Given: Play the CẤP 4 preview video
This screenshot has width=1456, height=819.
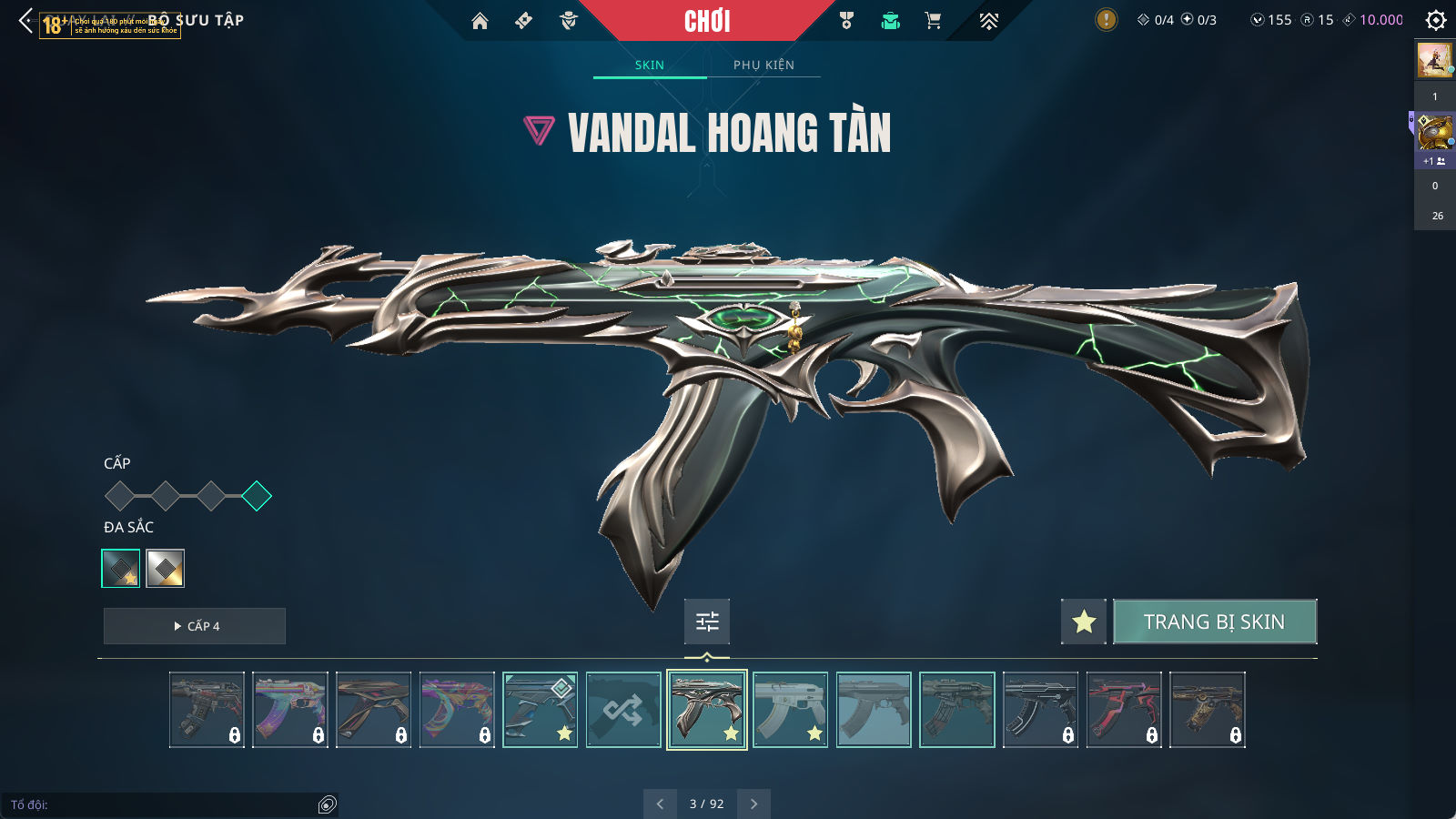Looking at the screenshot, I should [x=195, y=626].
